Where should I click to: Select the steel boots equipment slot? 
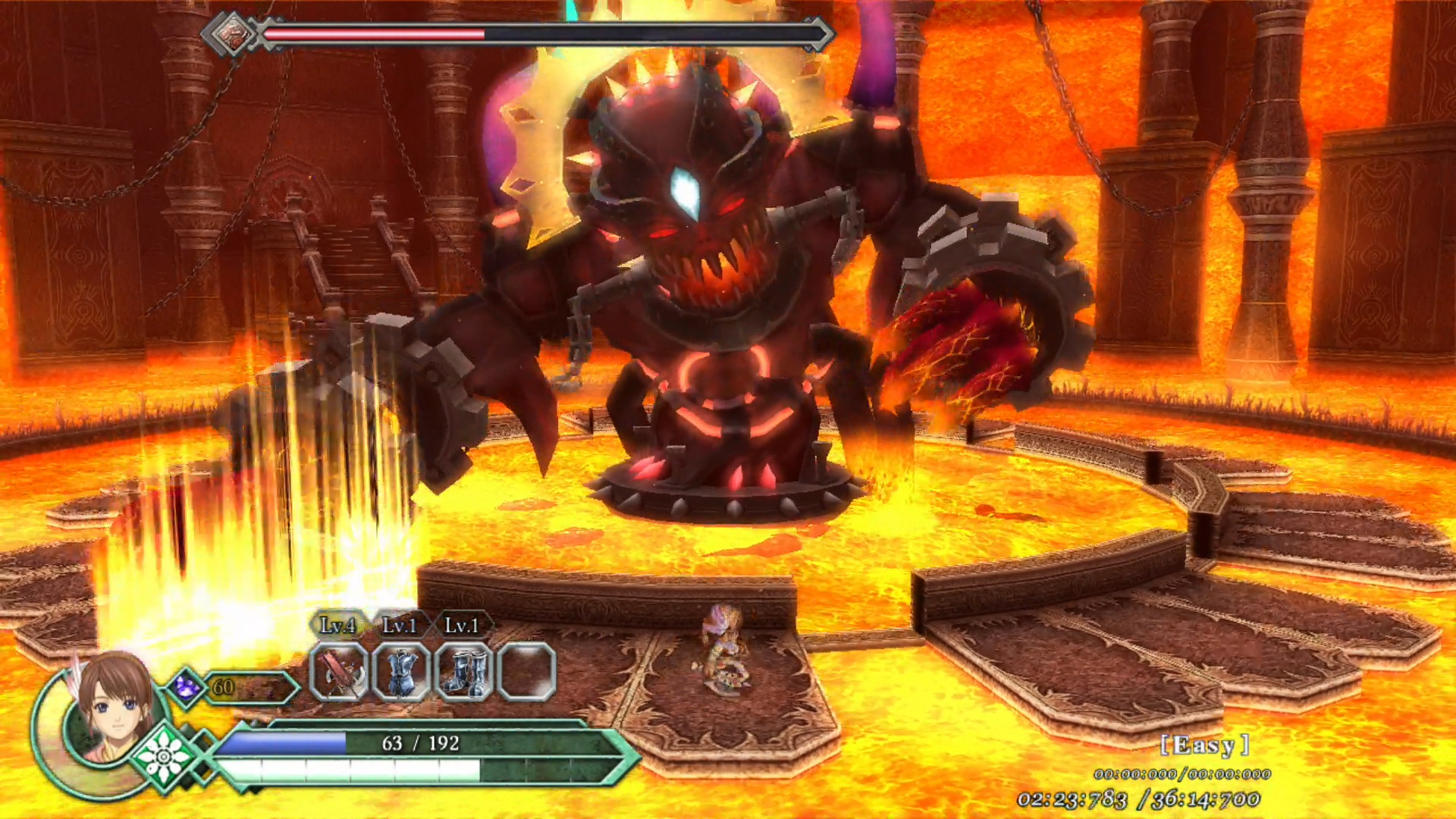463,672
